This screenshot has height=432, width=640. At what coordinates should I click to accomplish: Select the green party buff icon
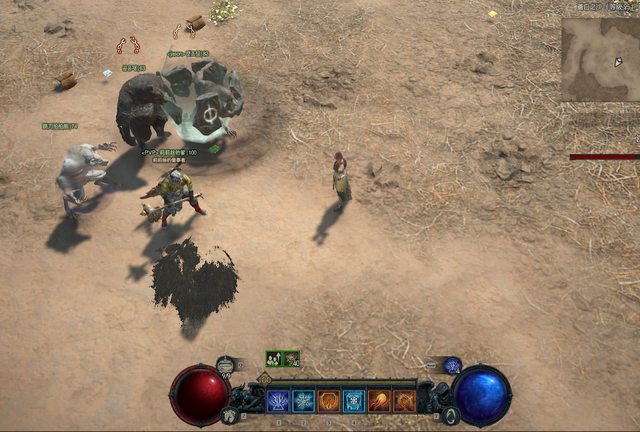(274, 358)
